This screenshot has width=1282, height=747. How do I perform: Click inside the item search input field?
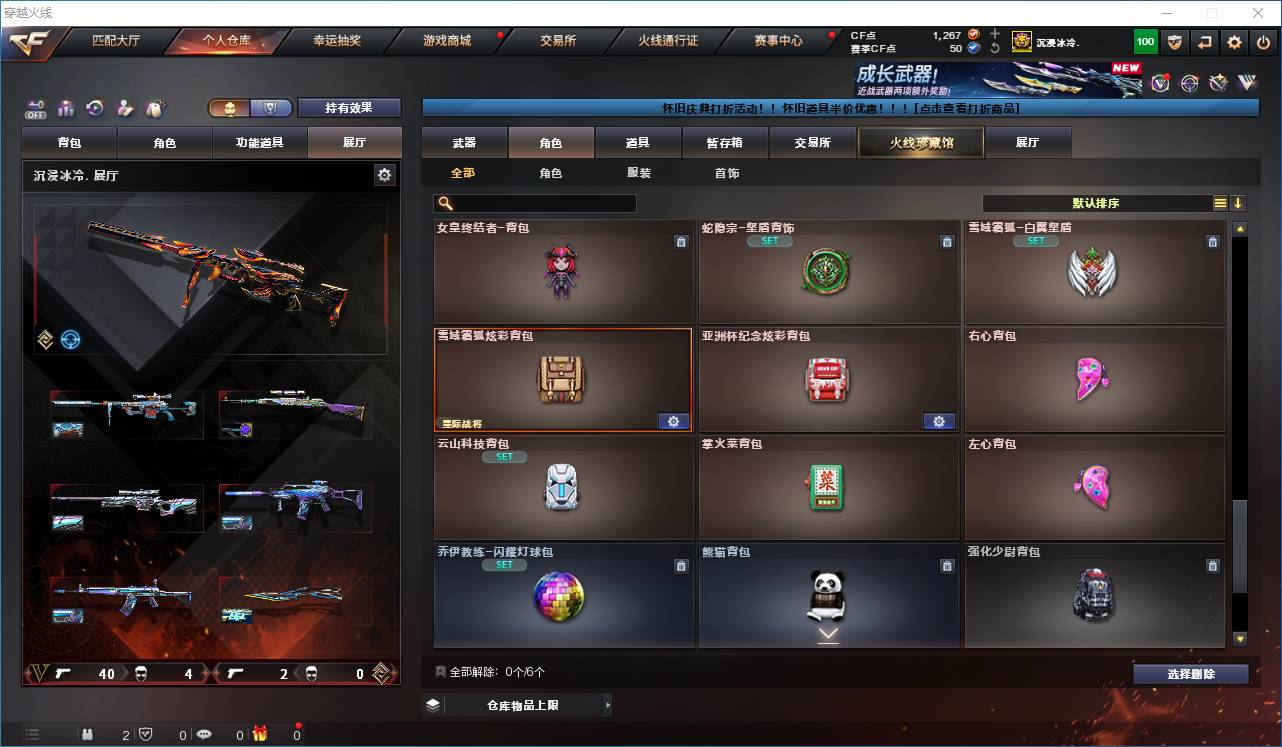click(x=540, y=203)
